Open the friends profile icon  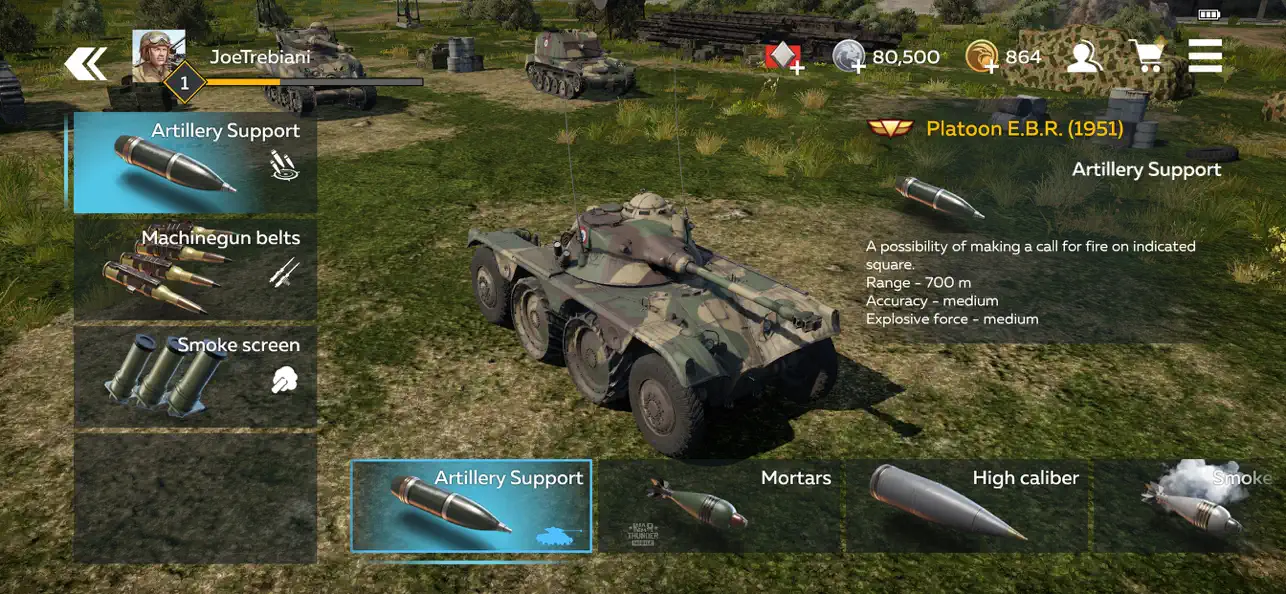pyautogui.click(x=1083, y=57)
